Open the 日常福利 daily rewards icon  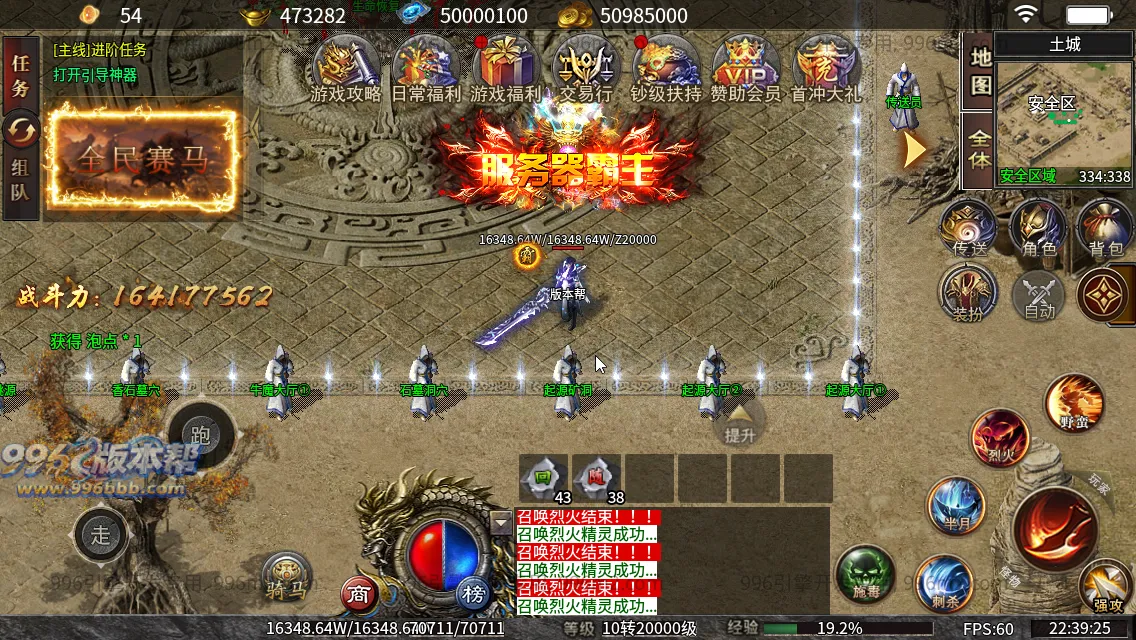point(425,67)
